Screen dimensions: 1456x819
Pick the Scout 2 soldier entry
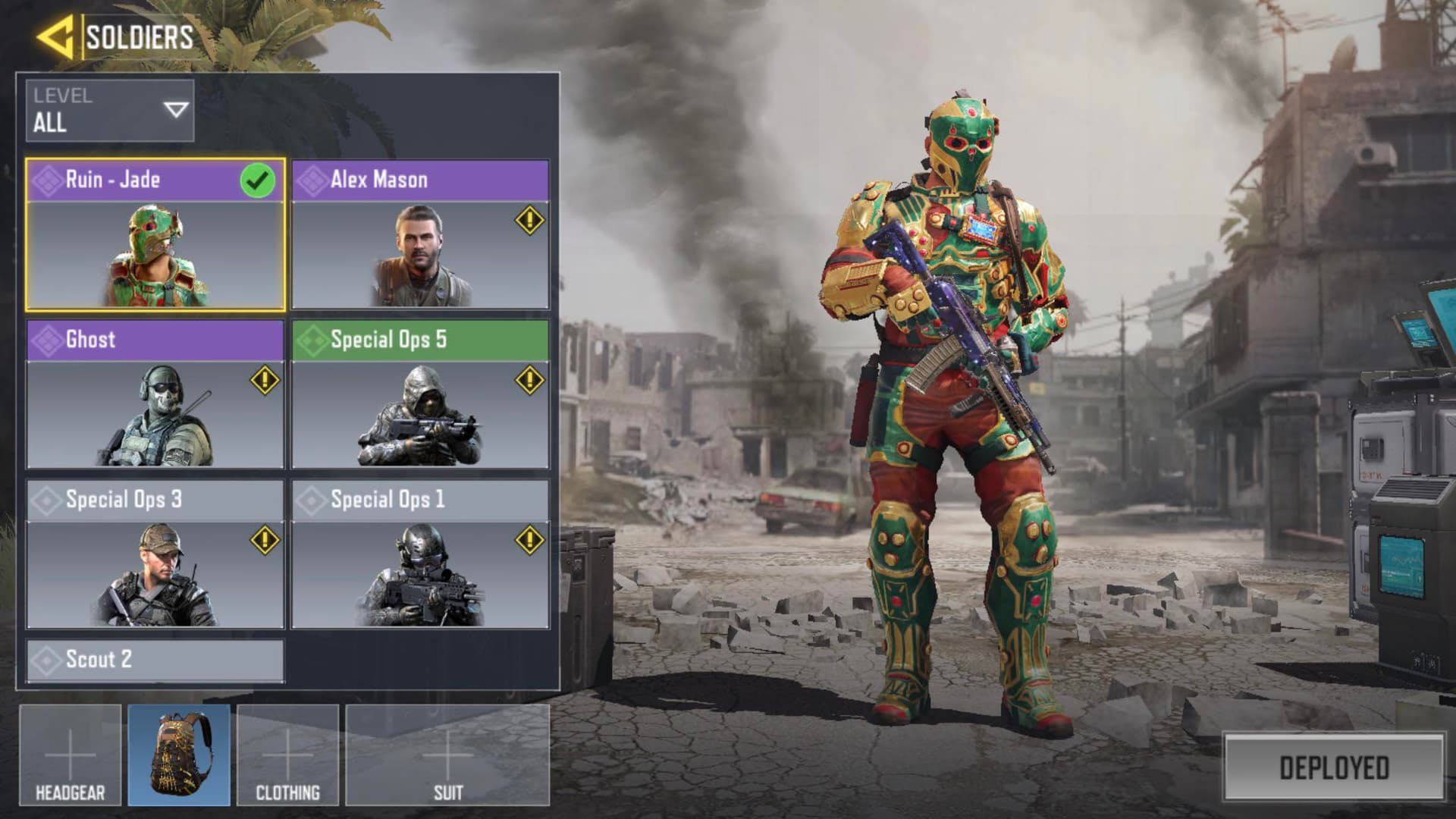point(155,660)
